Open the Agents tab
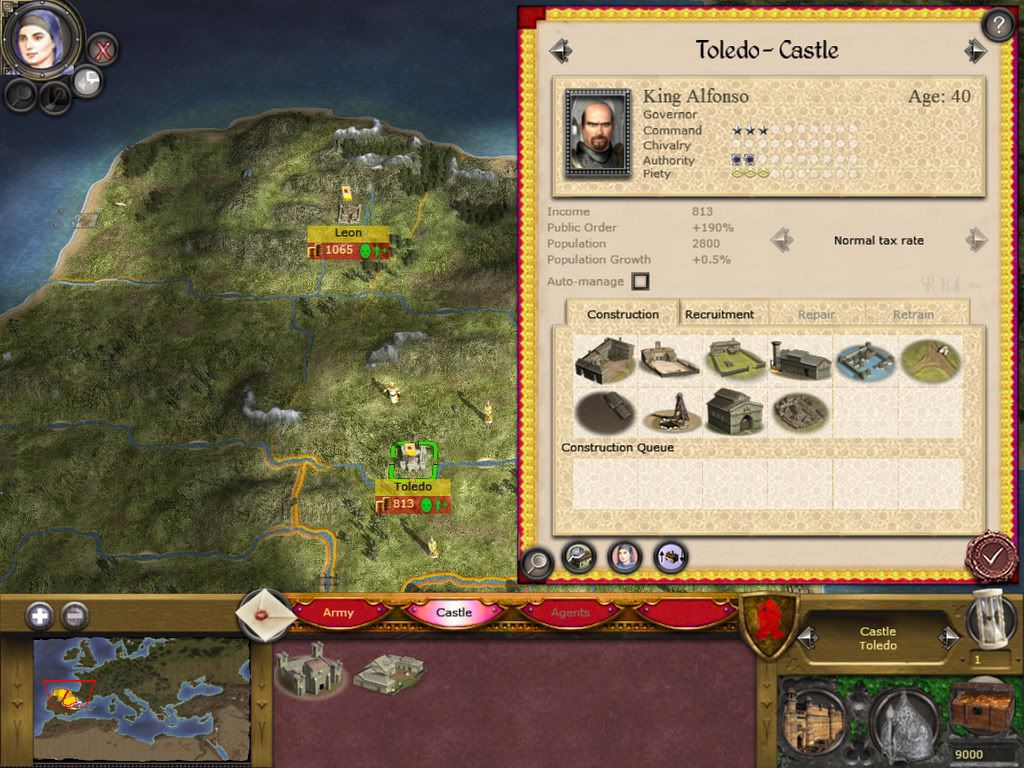1024x768 pixels. (571, 612)
